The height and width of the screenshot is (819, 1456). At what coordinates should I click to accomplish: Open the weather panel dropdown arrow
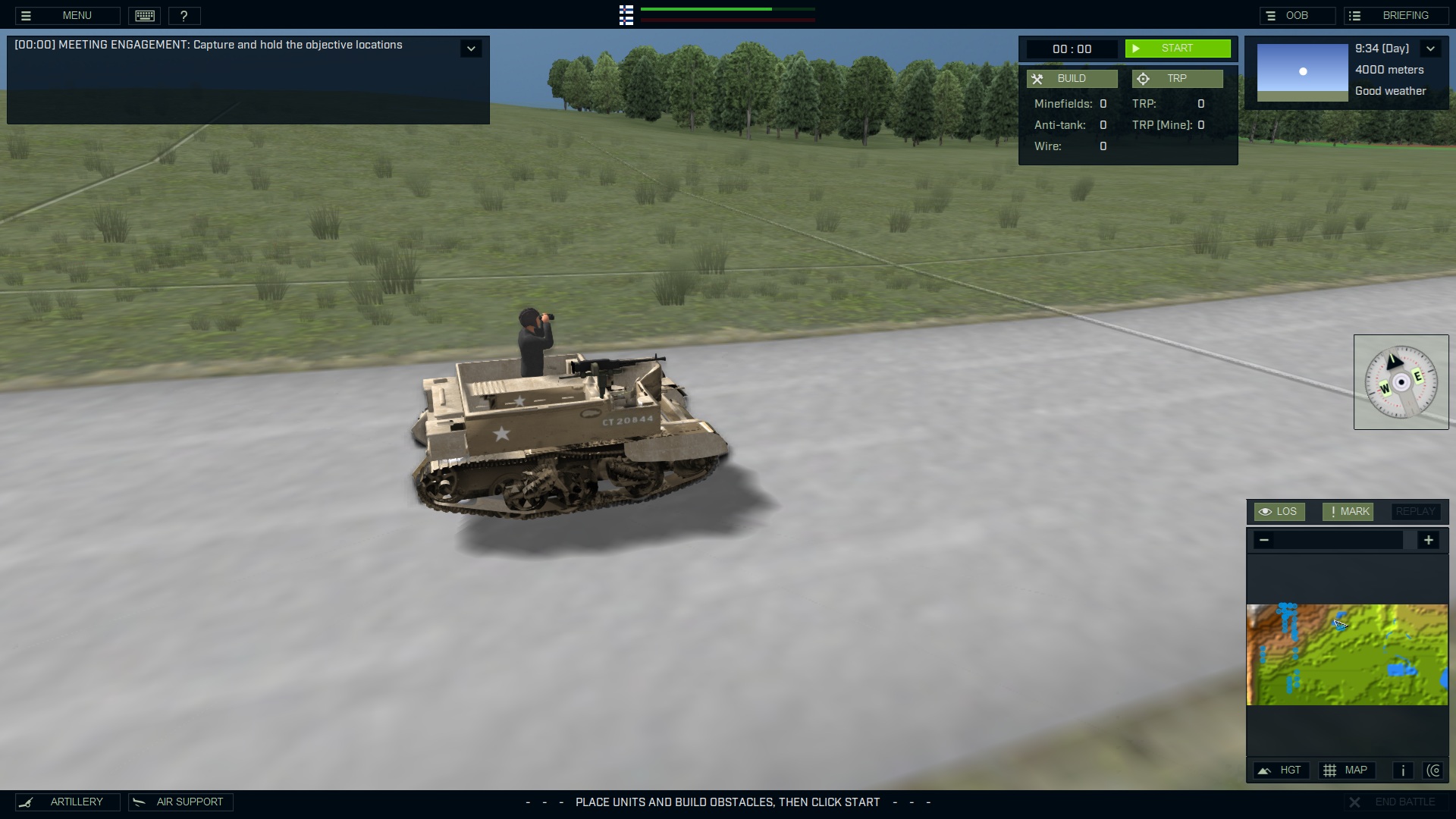pos(1432,49)
